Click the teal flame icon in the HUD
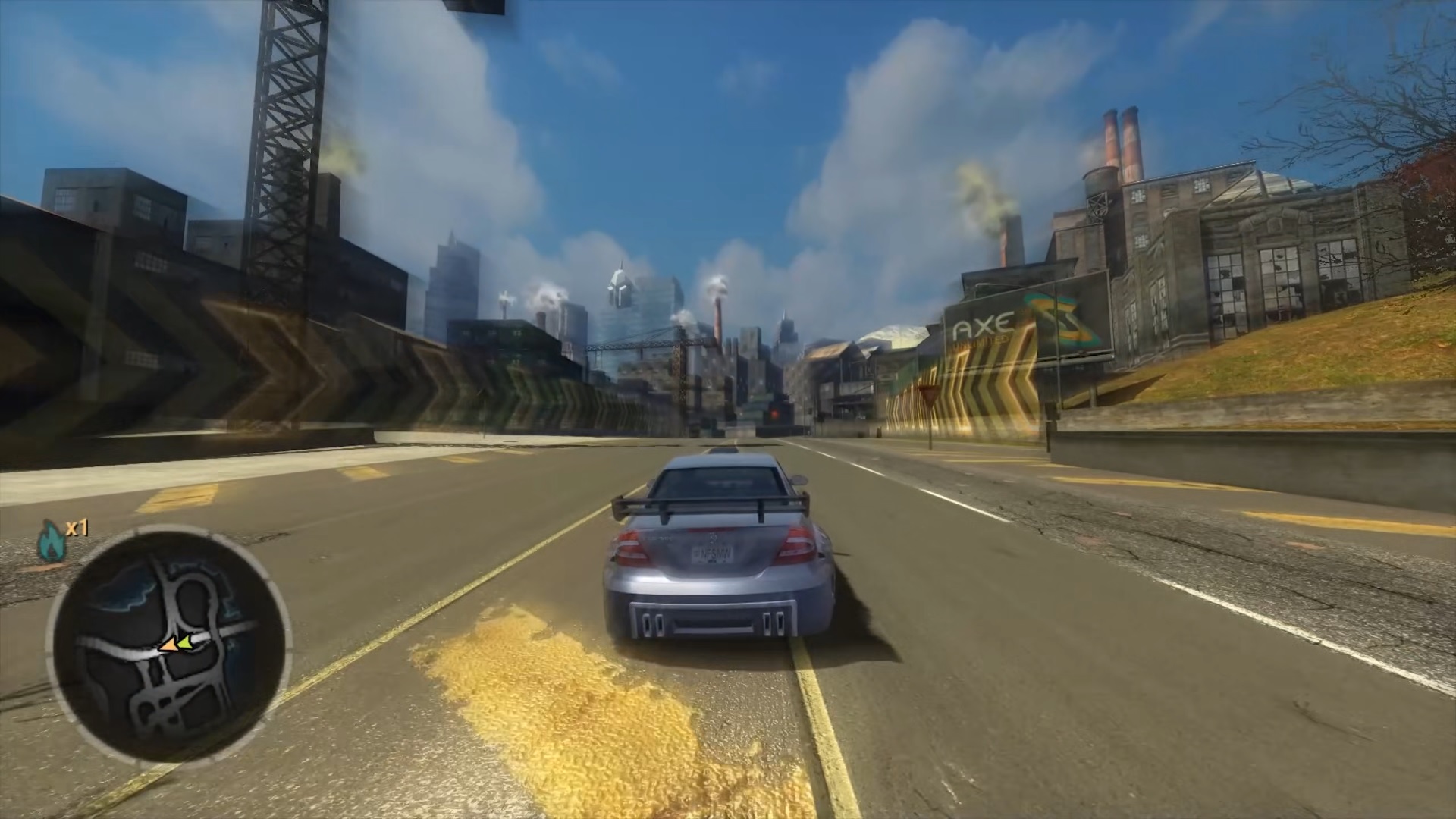Image resolution: width=1456 pixels, height=819 pixels. (50, 540)
